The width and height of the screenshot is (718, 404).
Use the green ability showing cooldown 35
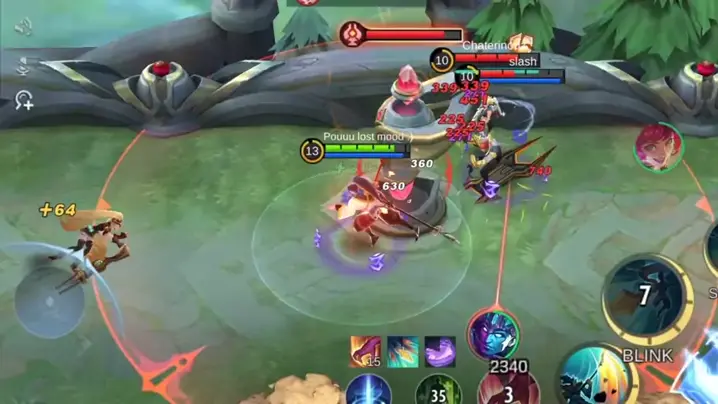coord(436,391)
